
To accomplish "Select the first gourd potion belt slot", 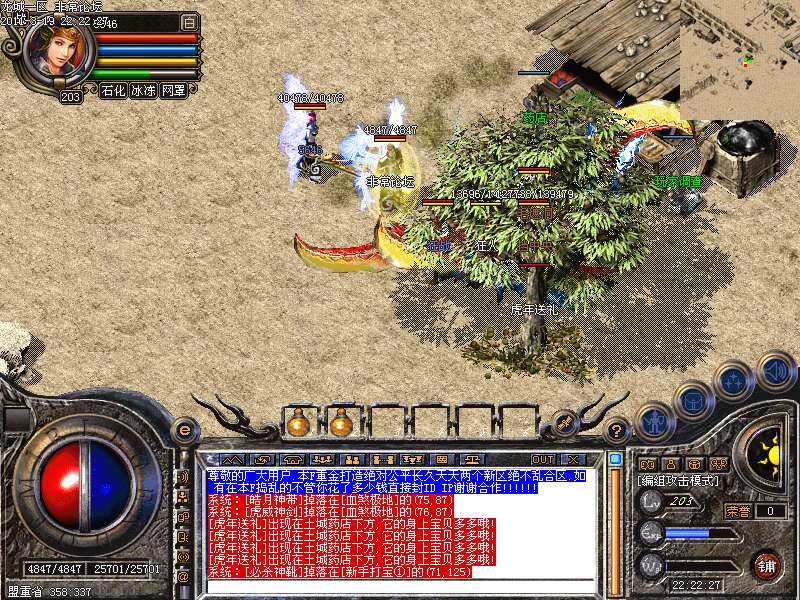I will [x=297, y=423].
